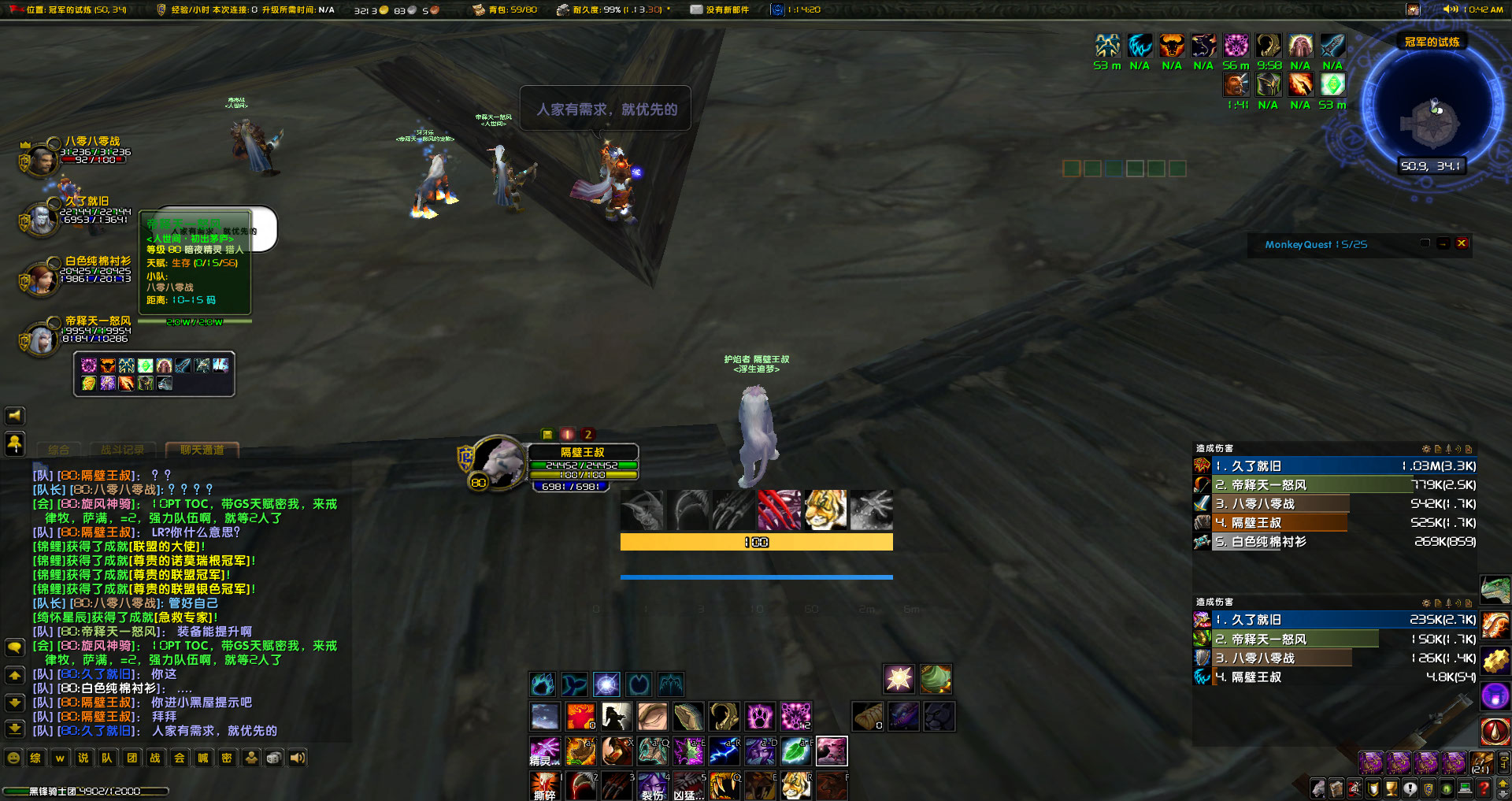Toggle chat sound with the loudspeaker icon
This screenshot has height=801, width=1512.
tap(297, 758)
